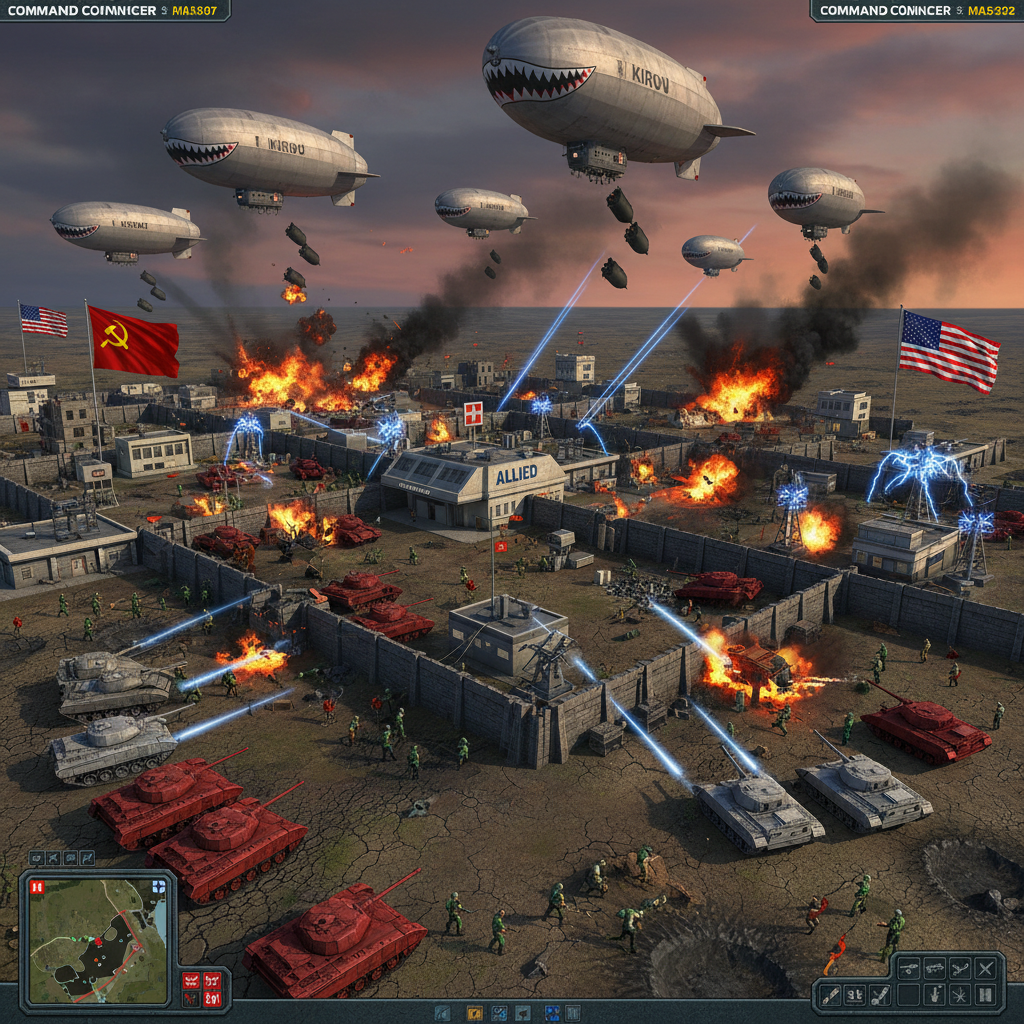Select the bright blue icon in bottom bar
Image resolution: width=1024 pixels, height=1024 pixels.
tap(552, 1013)
